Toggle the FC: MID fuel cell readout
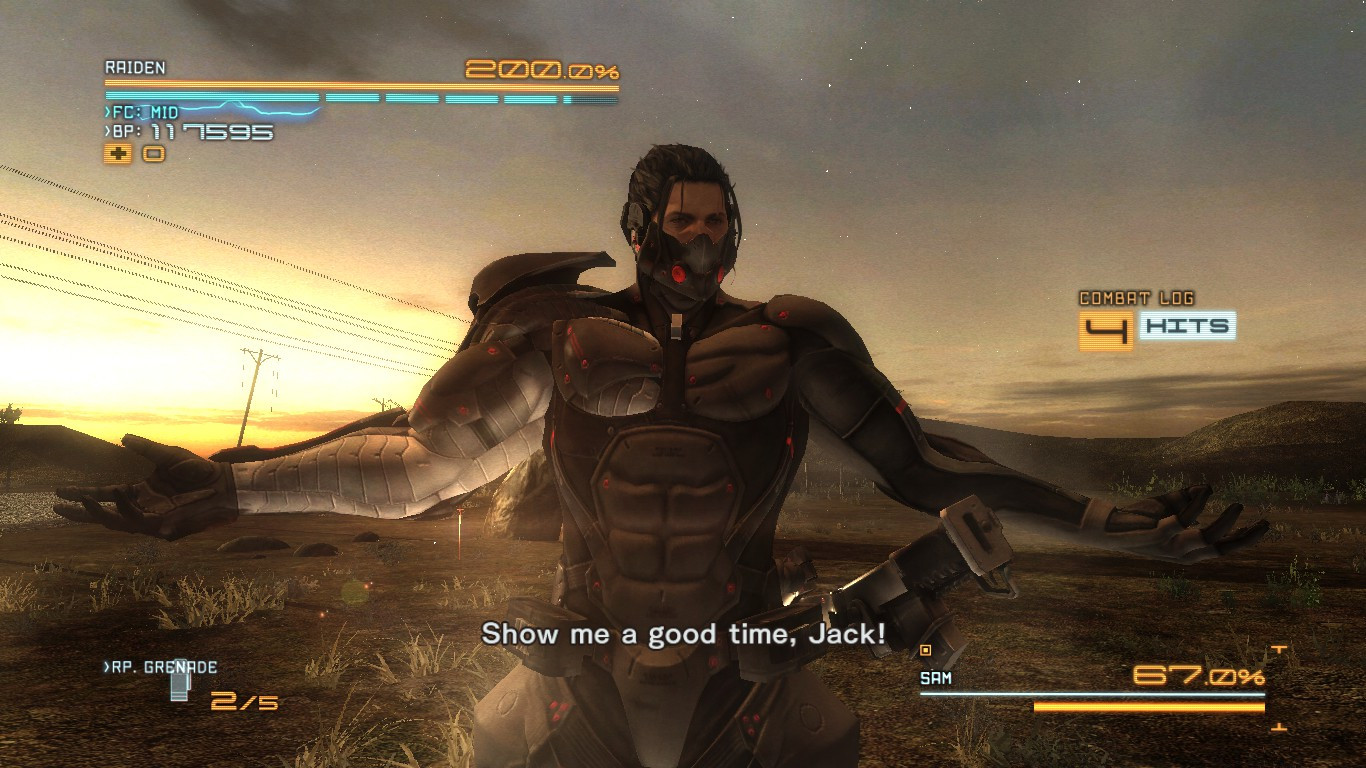Image resolution: width=1366 pixels, height=768 pixels. (142, 113)
